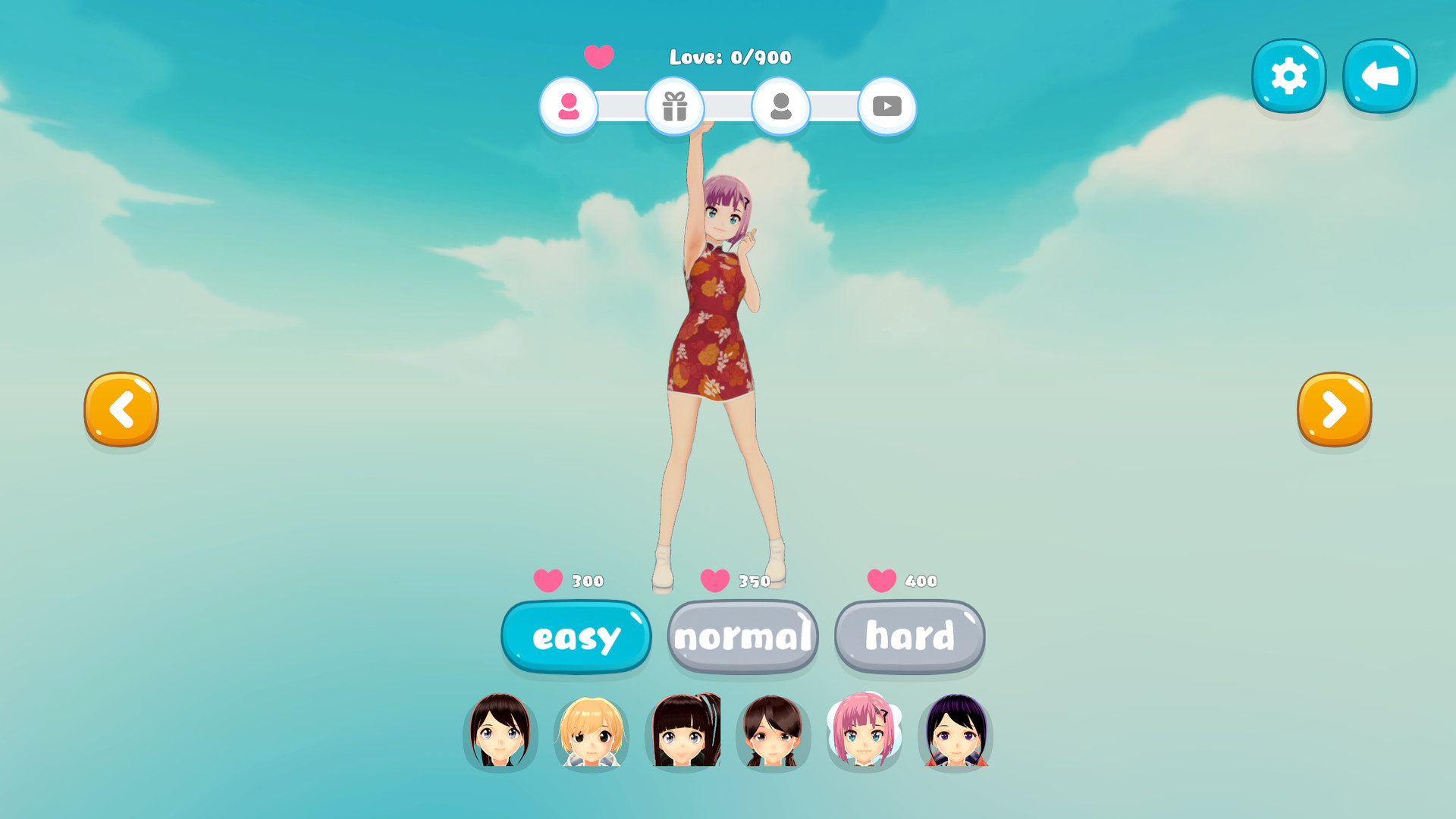Image resolution: width=1456 pixels, height=819 pixels.
Task: Open the gift reward milestone
Action: coord(675,107)
